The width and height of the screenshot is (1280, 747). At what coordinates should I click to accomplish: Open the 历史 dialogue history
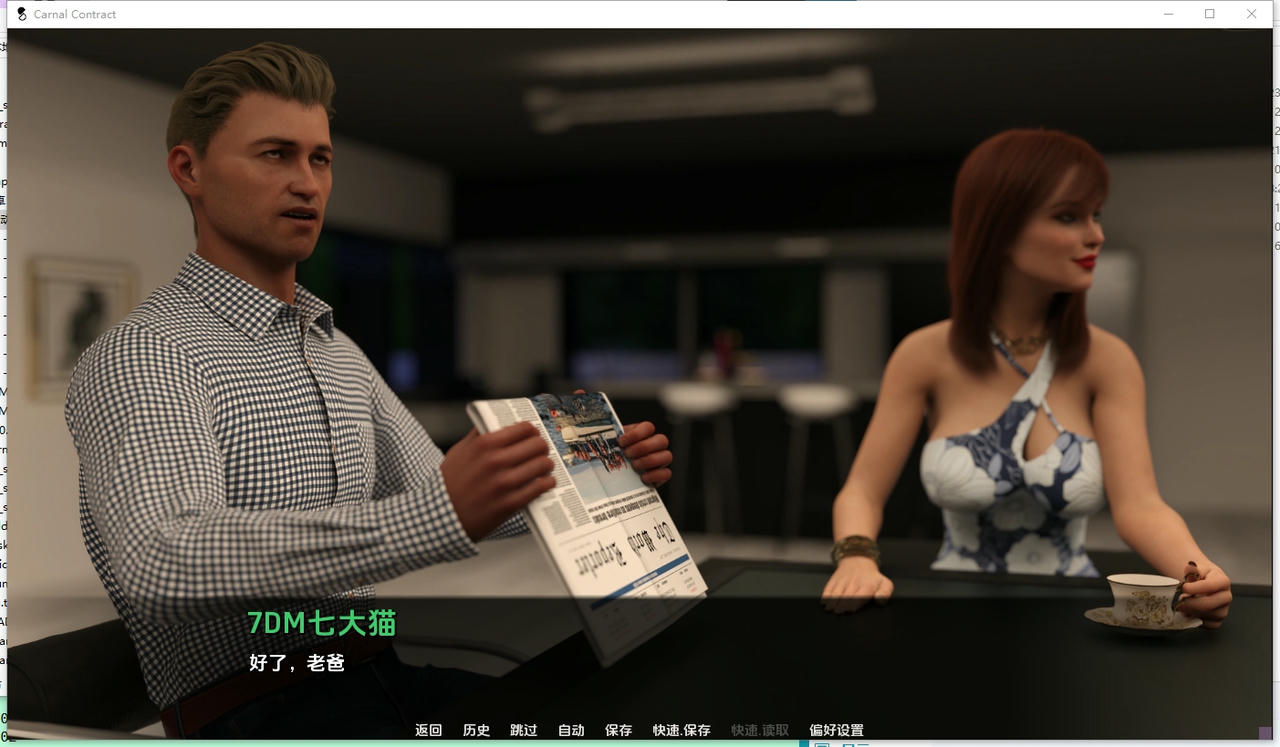click(476, 730)
